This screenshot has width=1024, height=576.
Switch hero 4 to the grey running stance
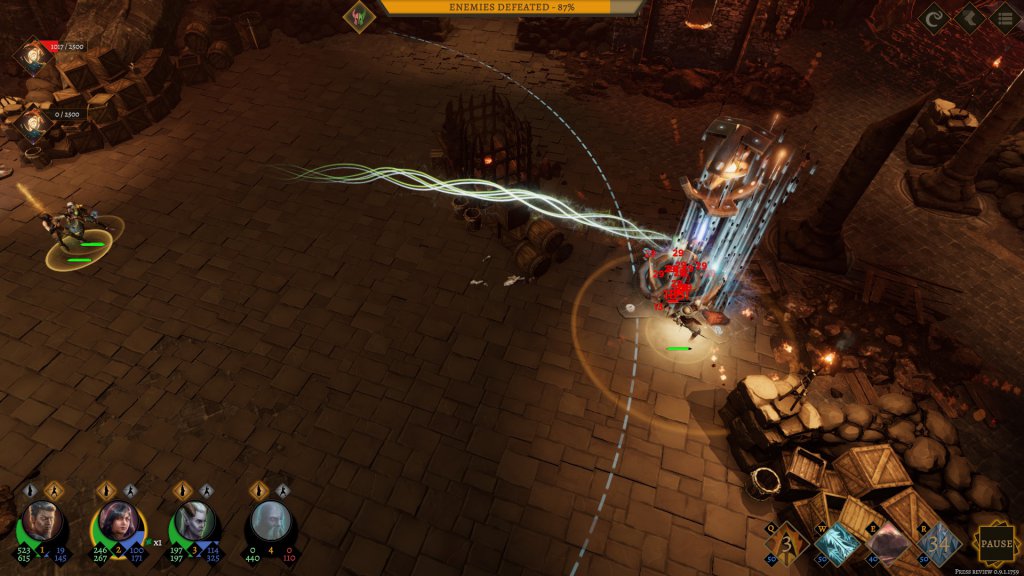(x=283, y=490)
